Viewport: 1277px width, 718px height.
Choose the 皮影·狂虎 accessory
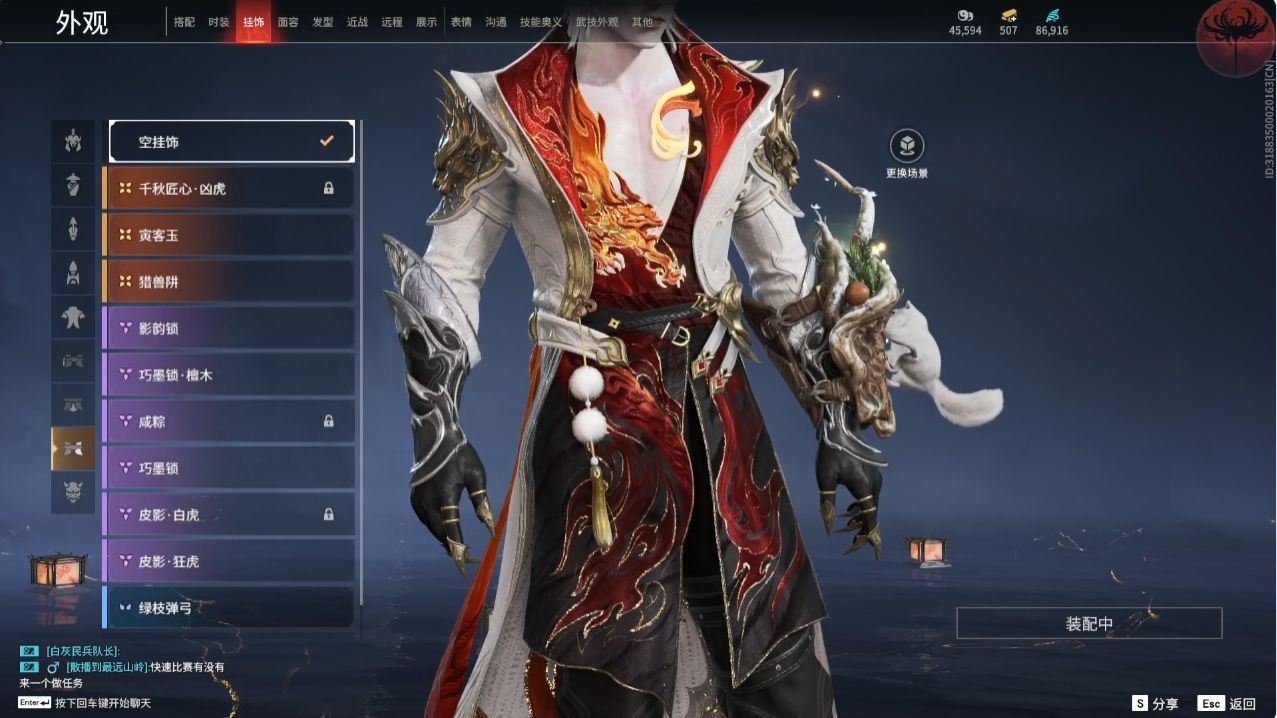point(229,561)
